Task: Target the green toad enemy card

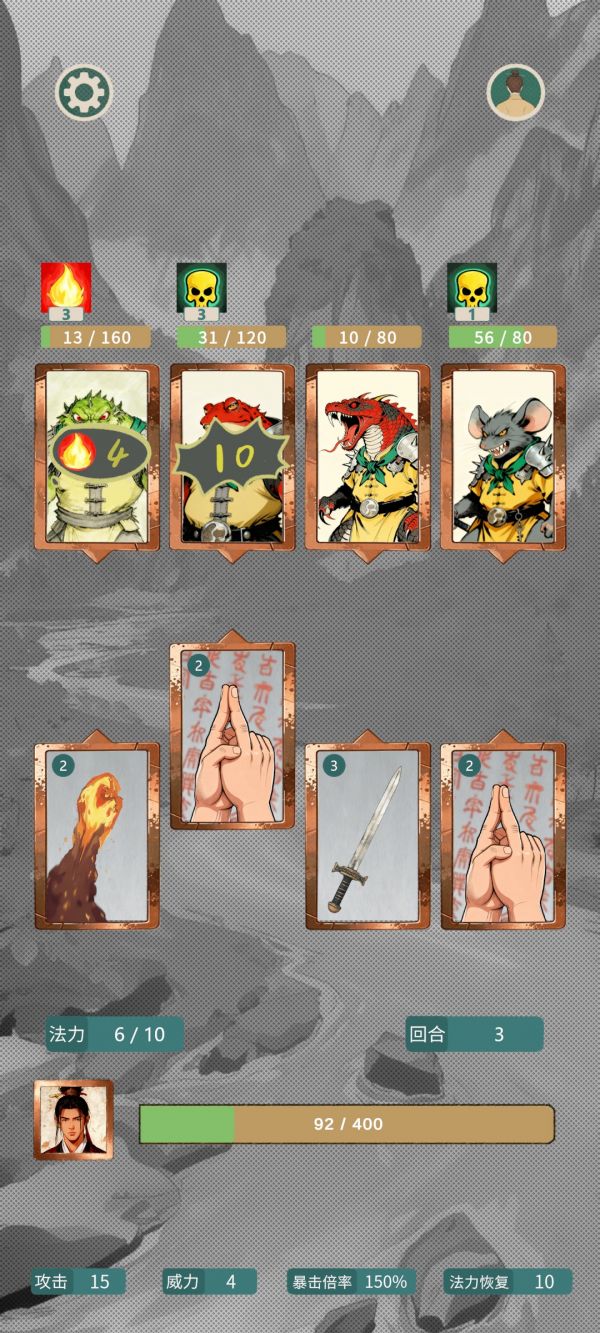Action: (x=97, y=457)
